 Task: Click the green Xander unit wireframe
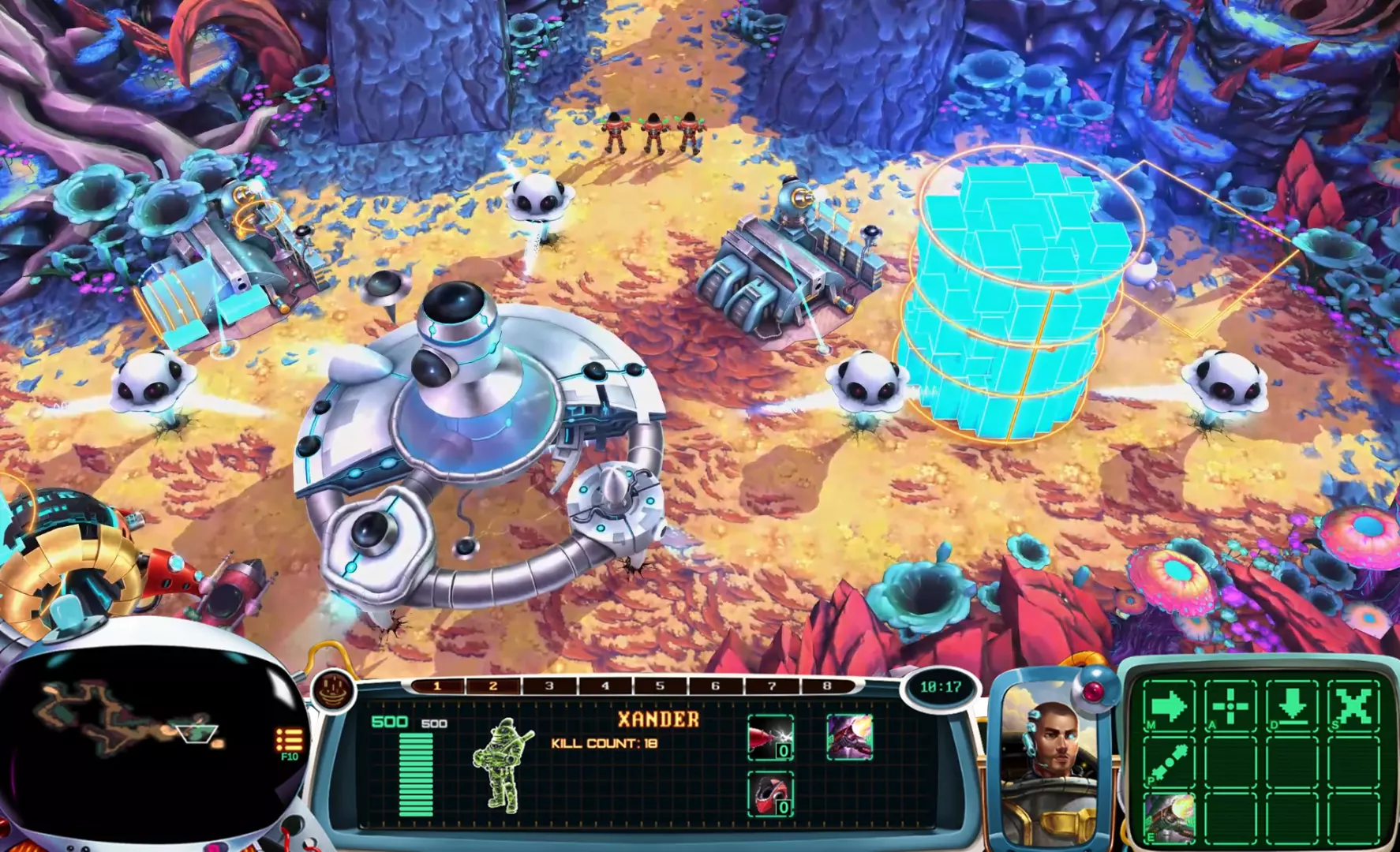pos(503,765)
